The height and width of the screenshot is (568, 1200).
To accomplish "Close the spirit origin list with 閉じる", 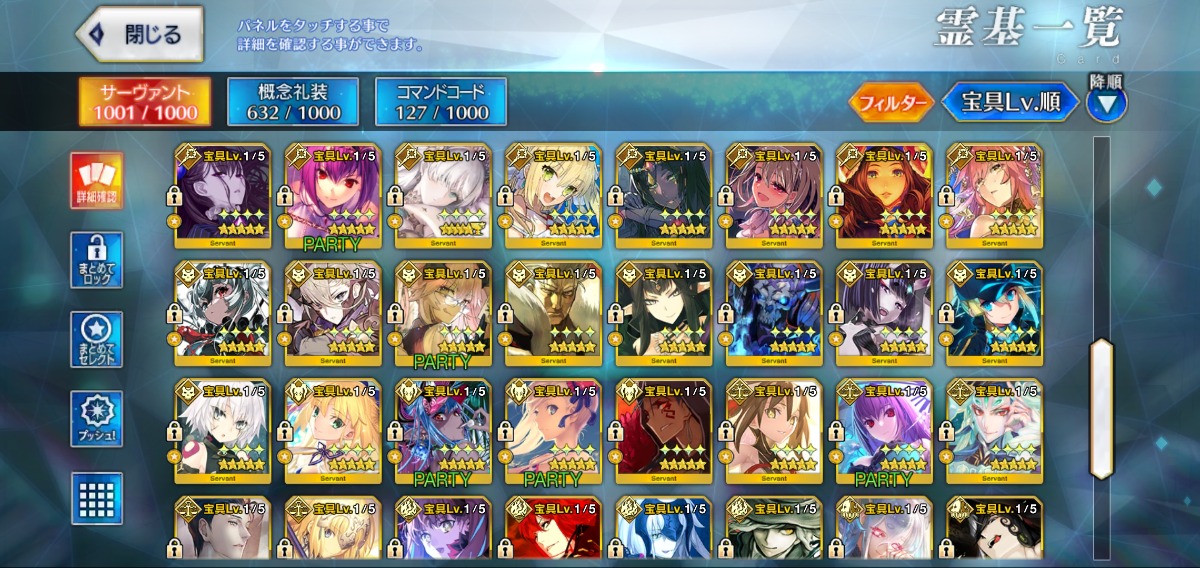I will tap(139, 35).
